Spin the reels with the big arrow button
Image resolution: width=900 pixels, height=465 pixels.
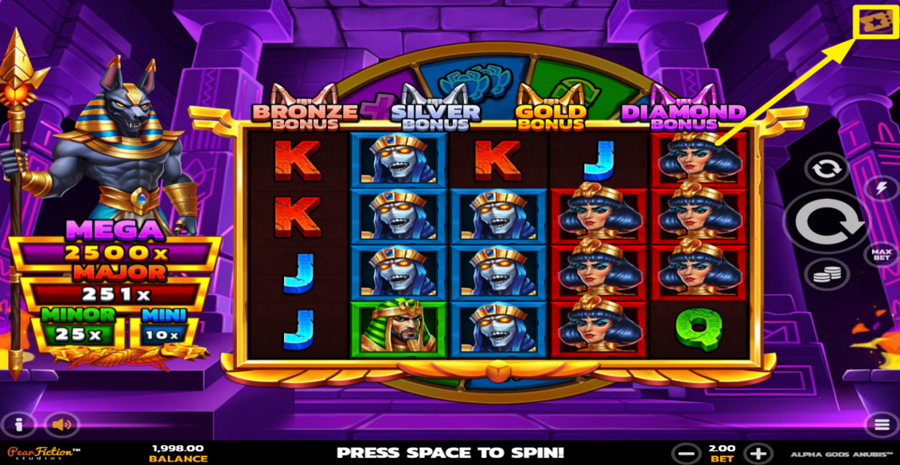click(824, 222)
